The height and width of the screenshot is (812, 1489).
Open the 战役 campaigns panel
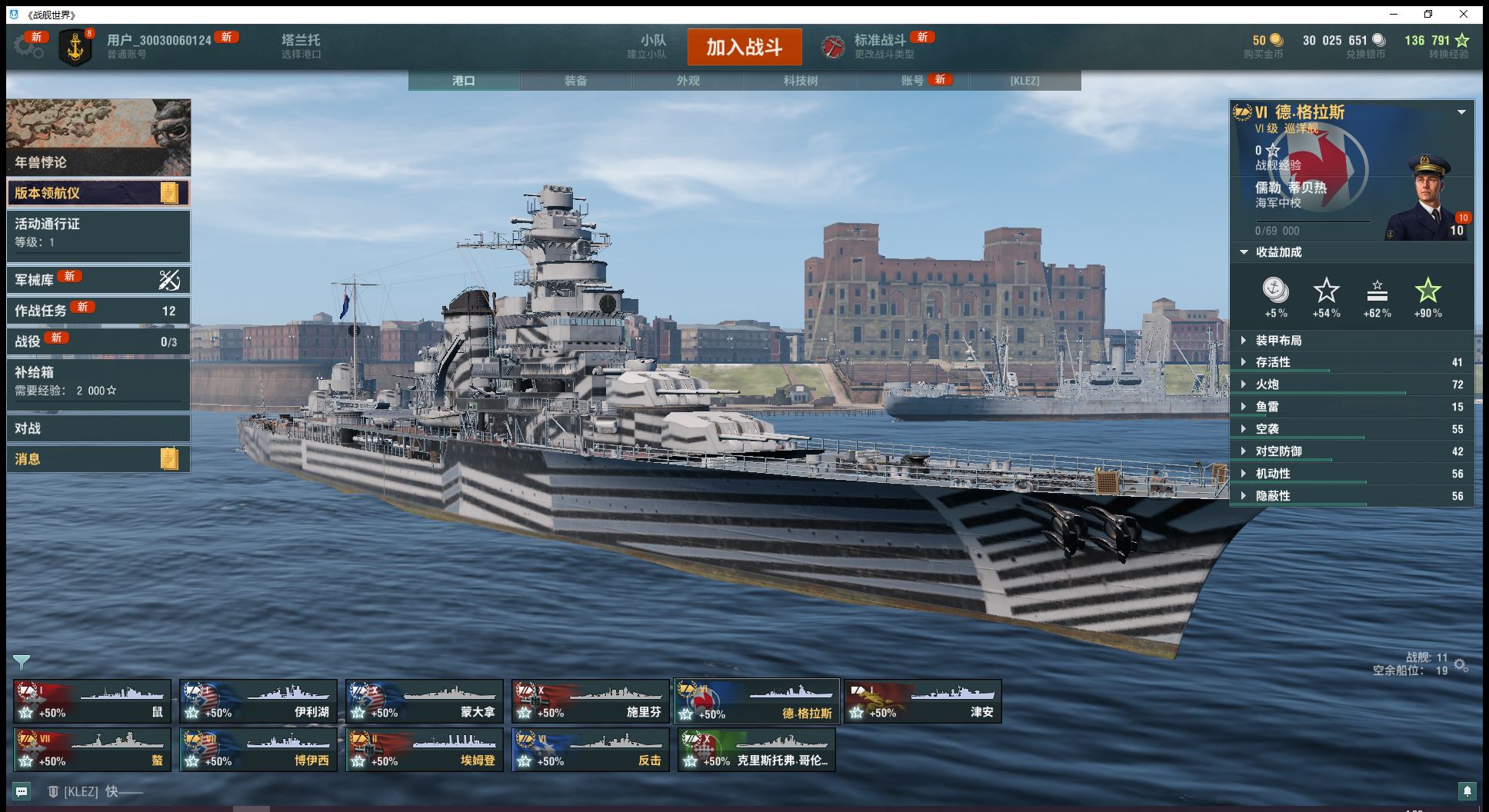(98, 341)
